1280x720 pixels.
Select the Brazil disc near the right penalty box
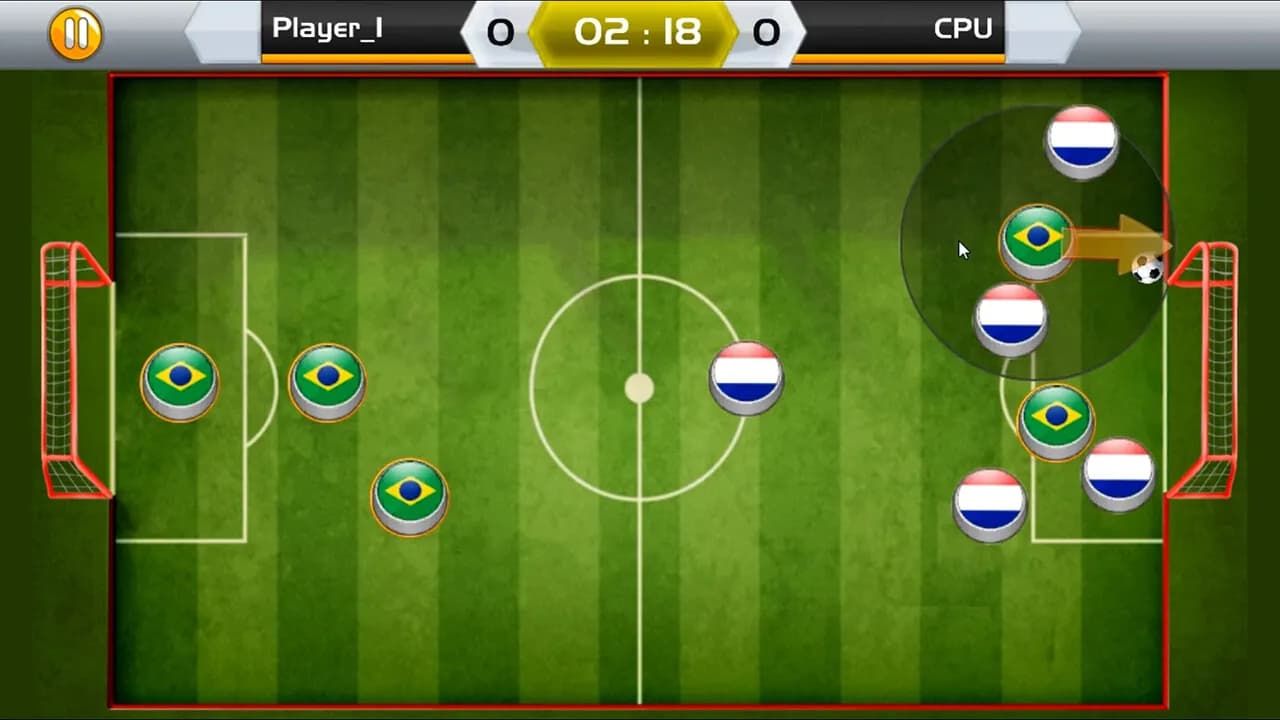point(1056,420)
